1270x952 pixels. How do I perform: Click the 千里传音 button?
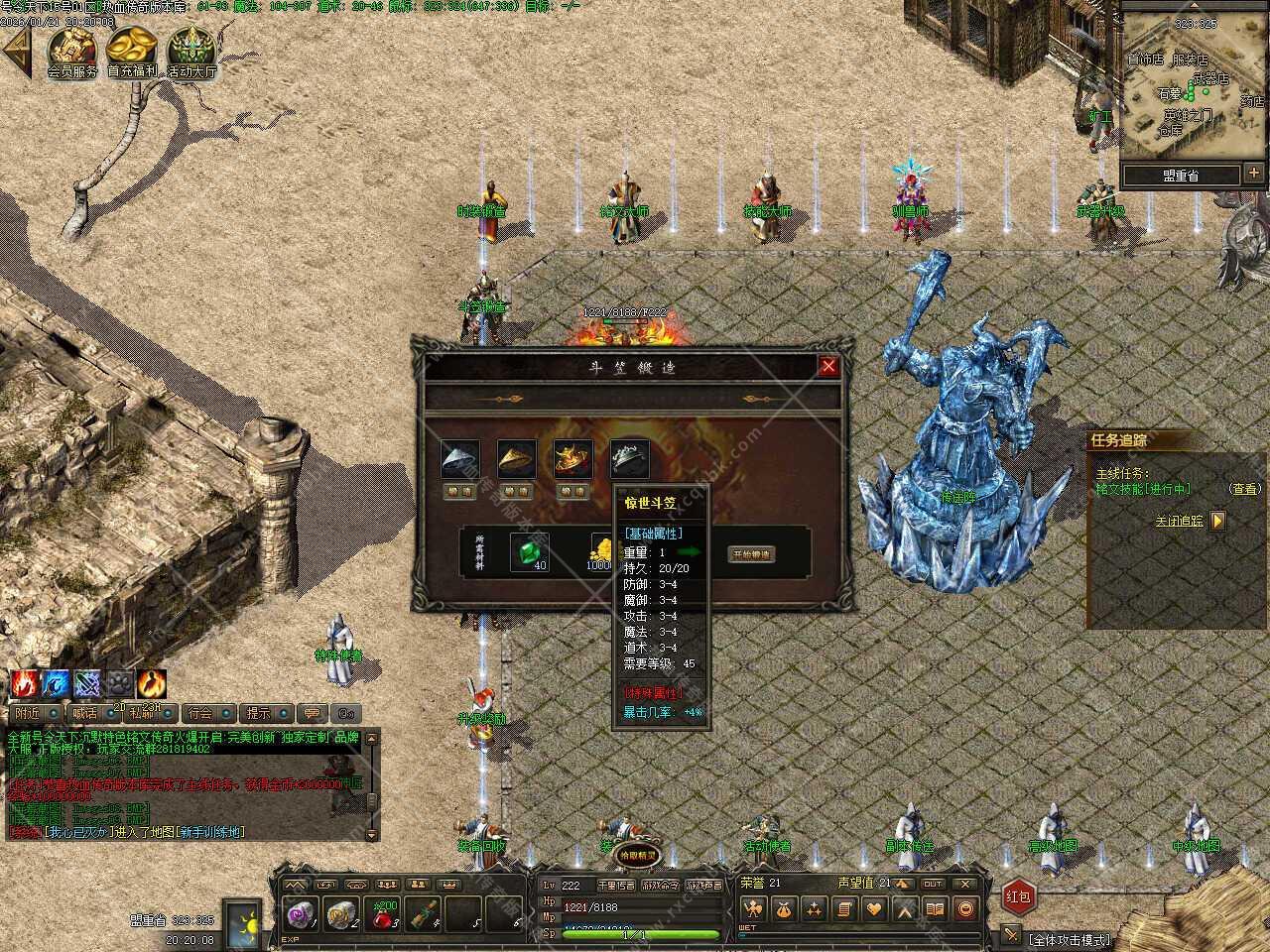pyautogui.click(x=615, y=886)
